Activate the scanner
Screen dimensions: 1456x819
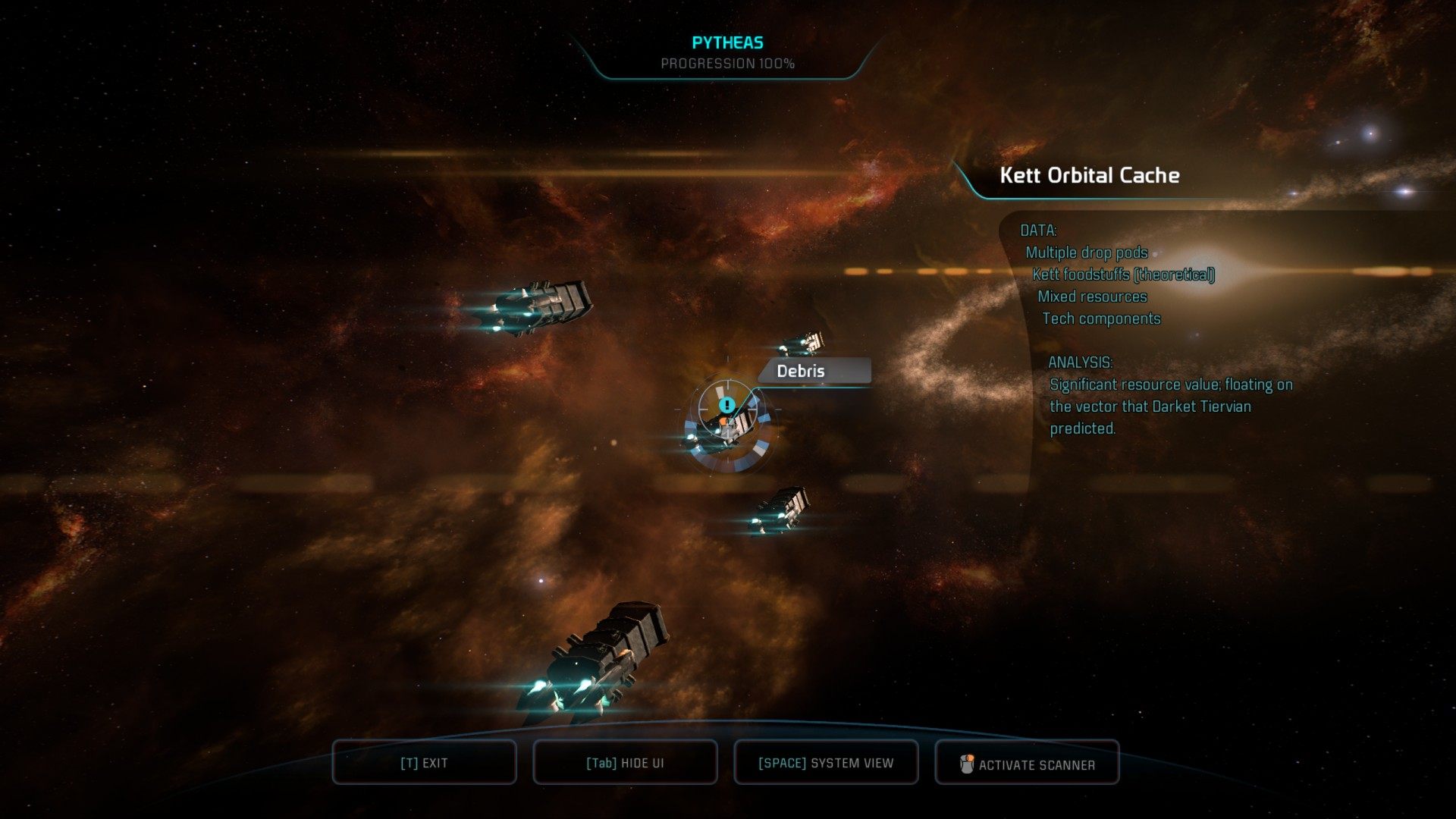tap(1027, 764)
